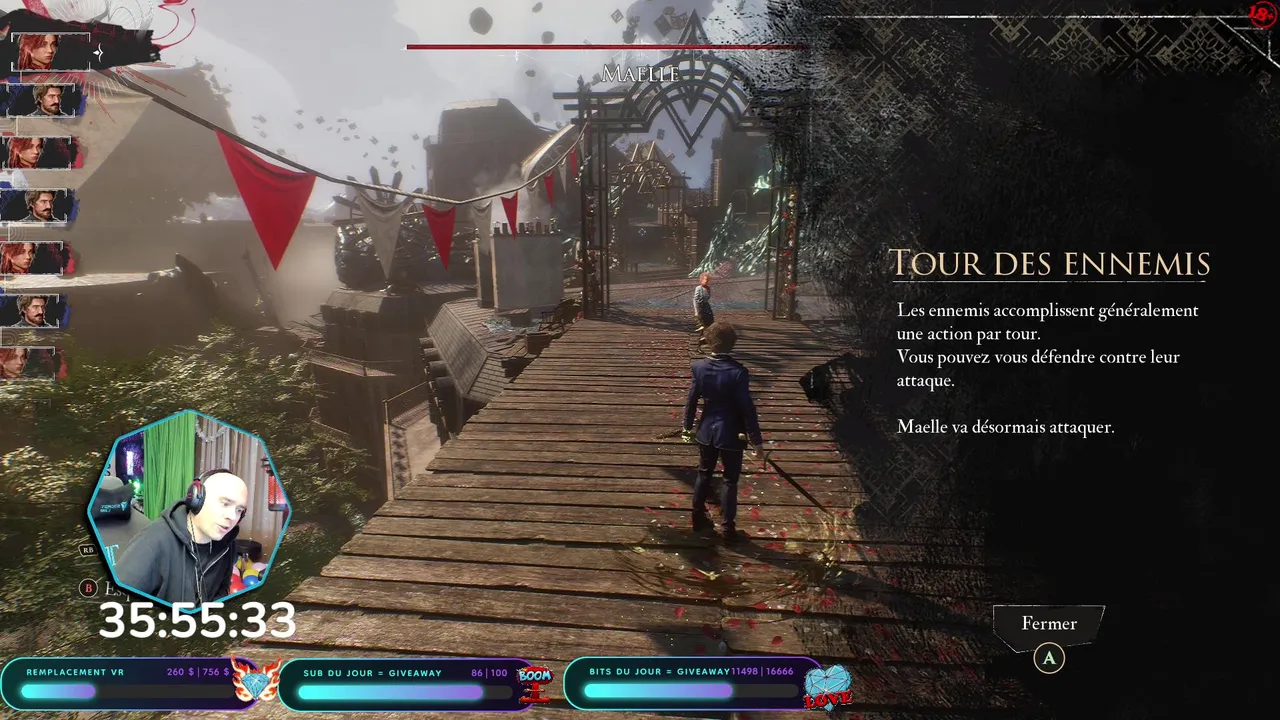The width and height of the screenshot is (1280, 720).
Task: Close the Tour des ennemis tutorial with Fermer
Action: (x=1049, y=624)
